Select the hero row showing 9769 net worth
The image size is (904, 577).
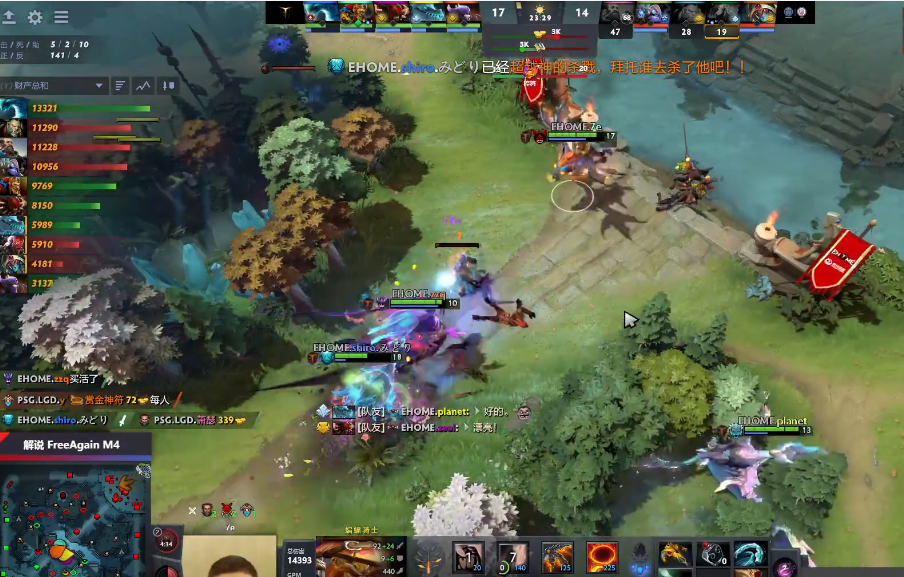click(x=14, y=186)
